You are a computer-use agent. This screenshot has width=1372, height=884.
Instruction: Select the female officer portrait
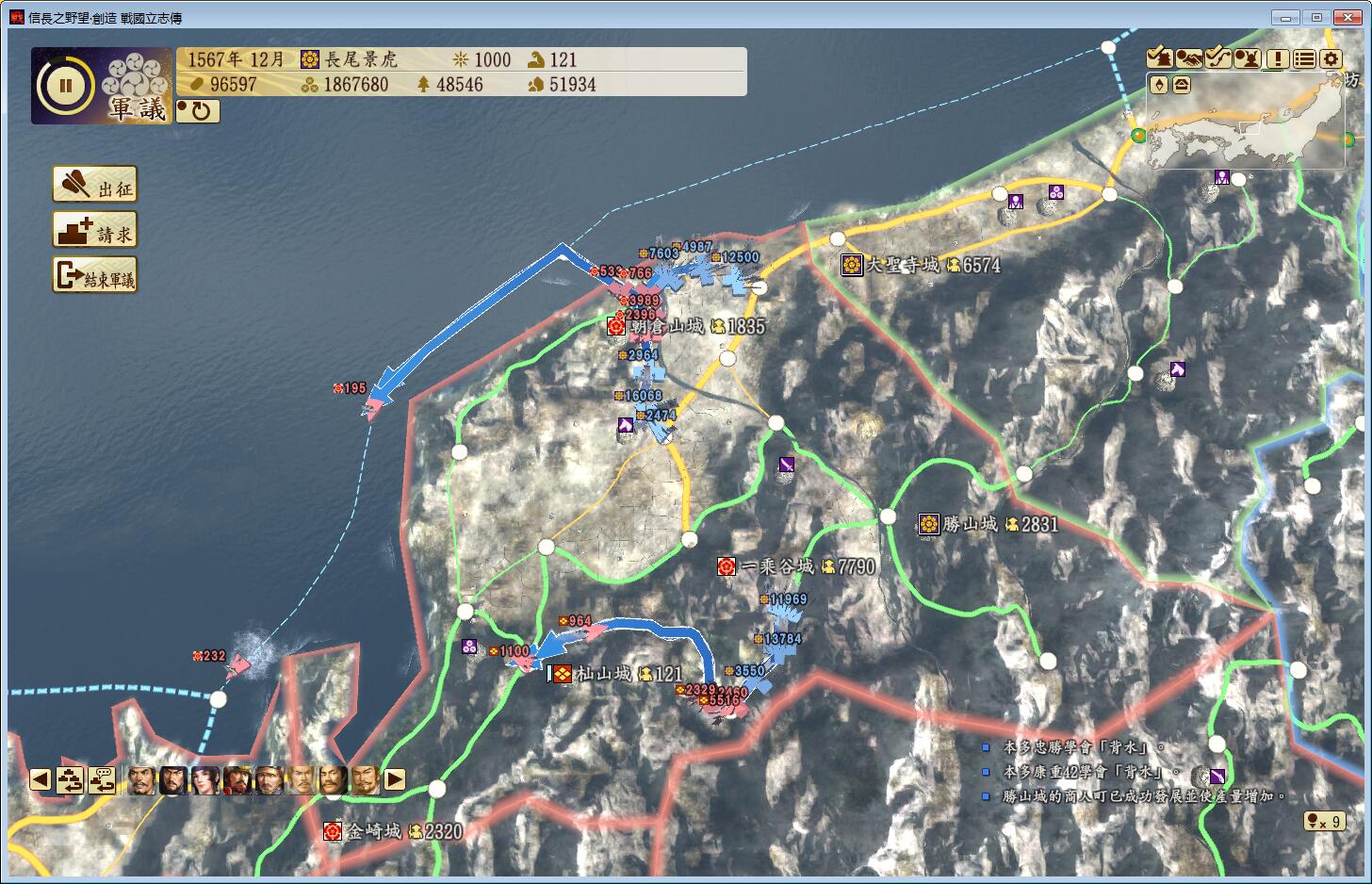[204, 779]
